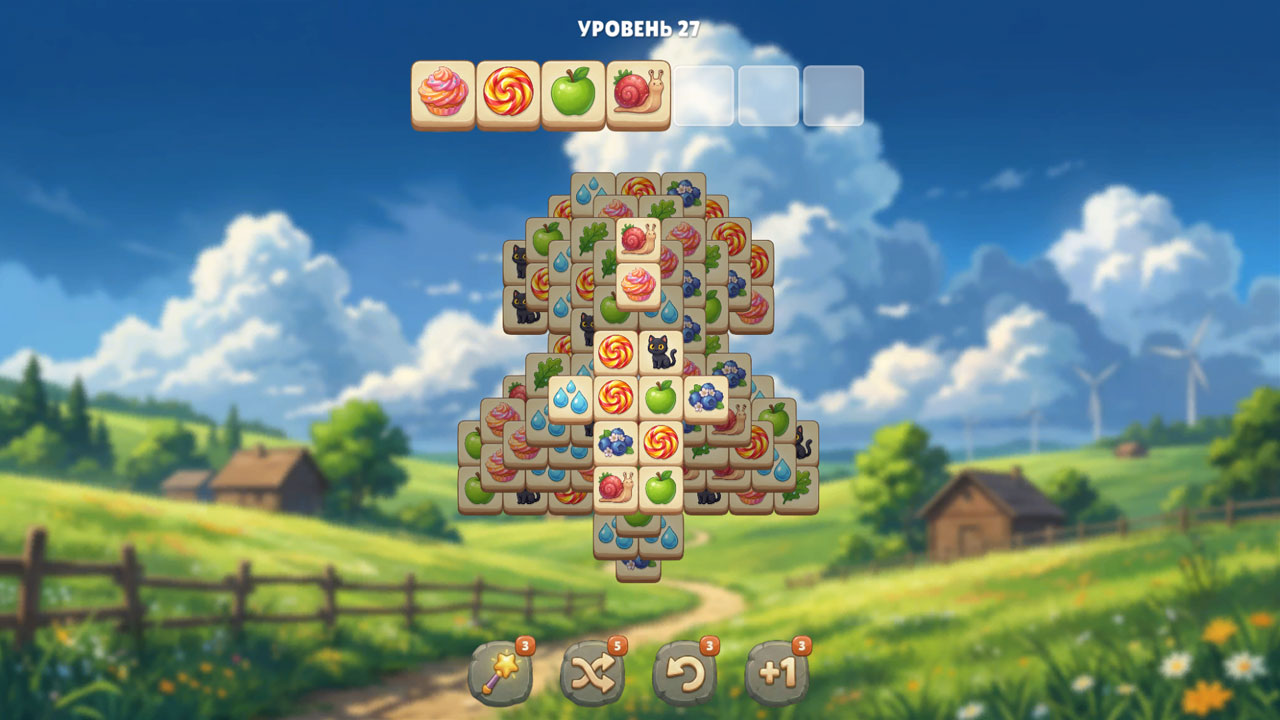The width and height of the screenshot is (1280, 720).
Task: Click the УРОВЕНЬ 27 level title
Action: pos(640,28)
